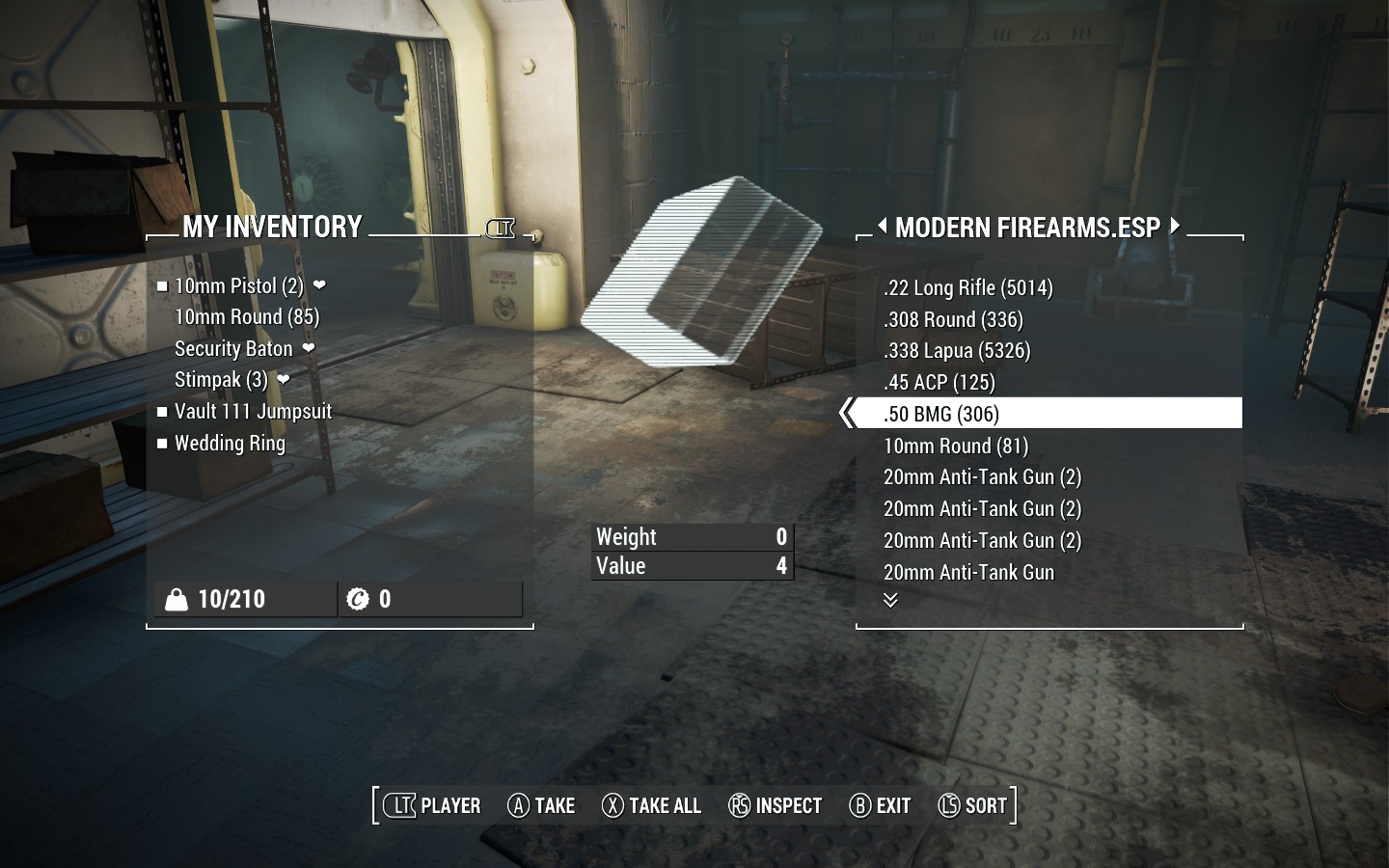Click the RS icon next to Inspect

pyautogui.click(x=738, y=805)
